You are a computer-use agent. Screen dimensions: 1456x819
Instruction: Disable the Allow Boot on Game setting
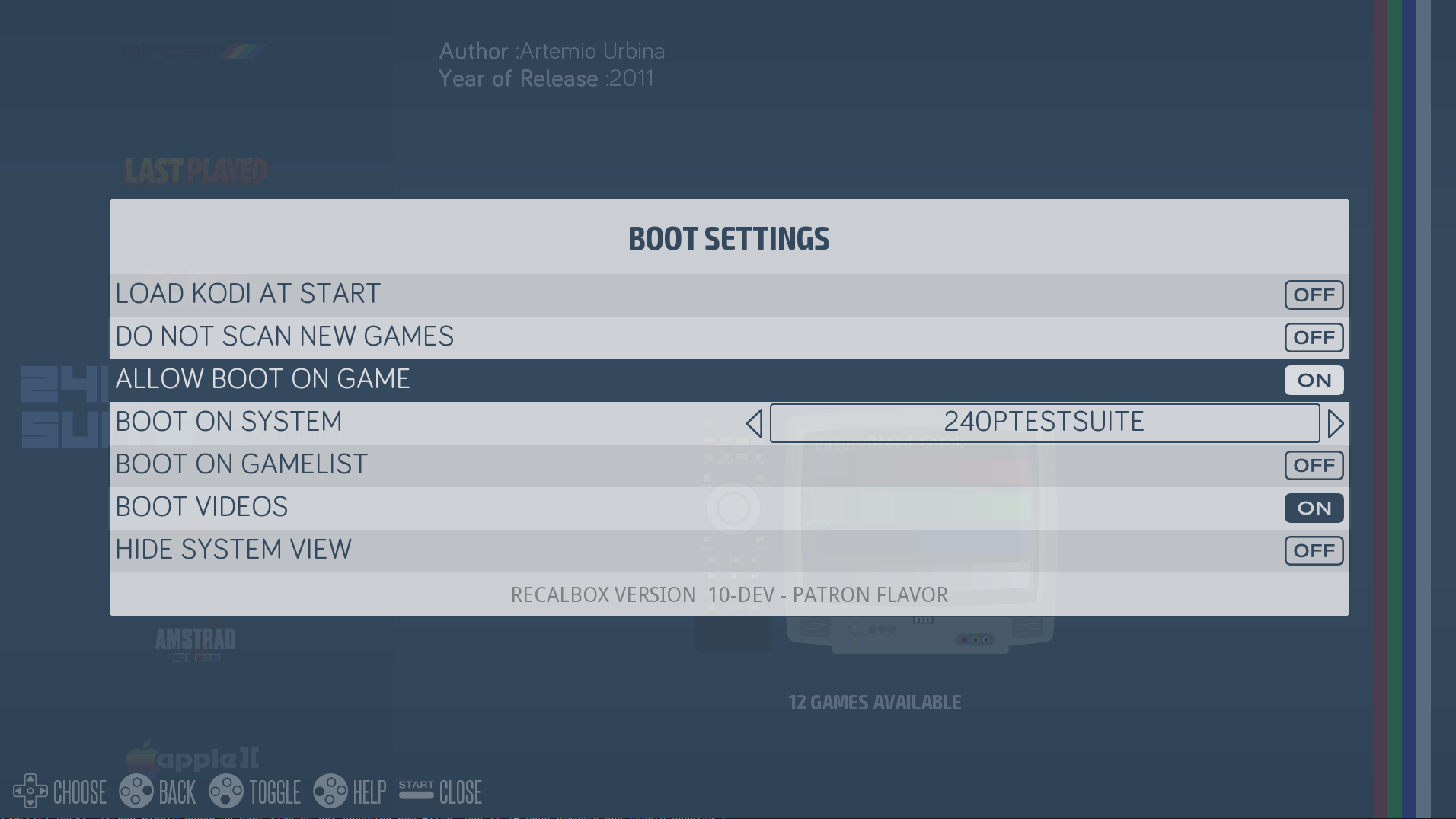pyautogui.click(x=1314, y=380)
